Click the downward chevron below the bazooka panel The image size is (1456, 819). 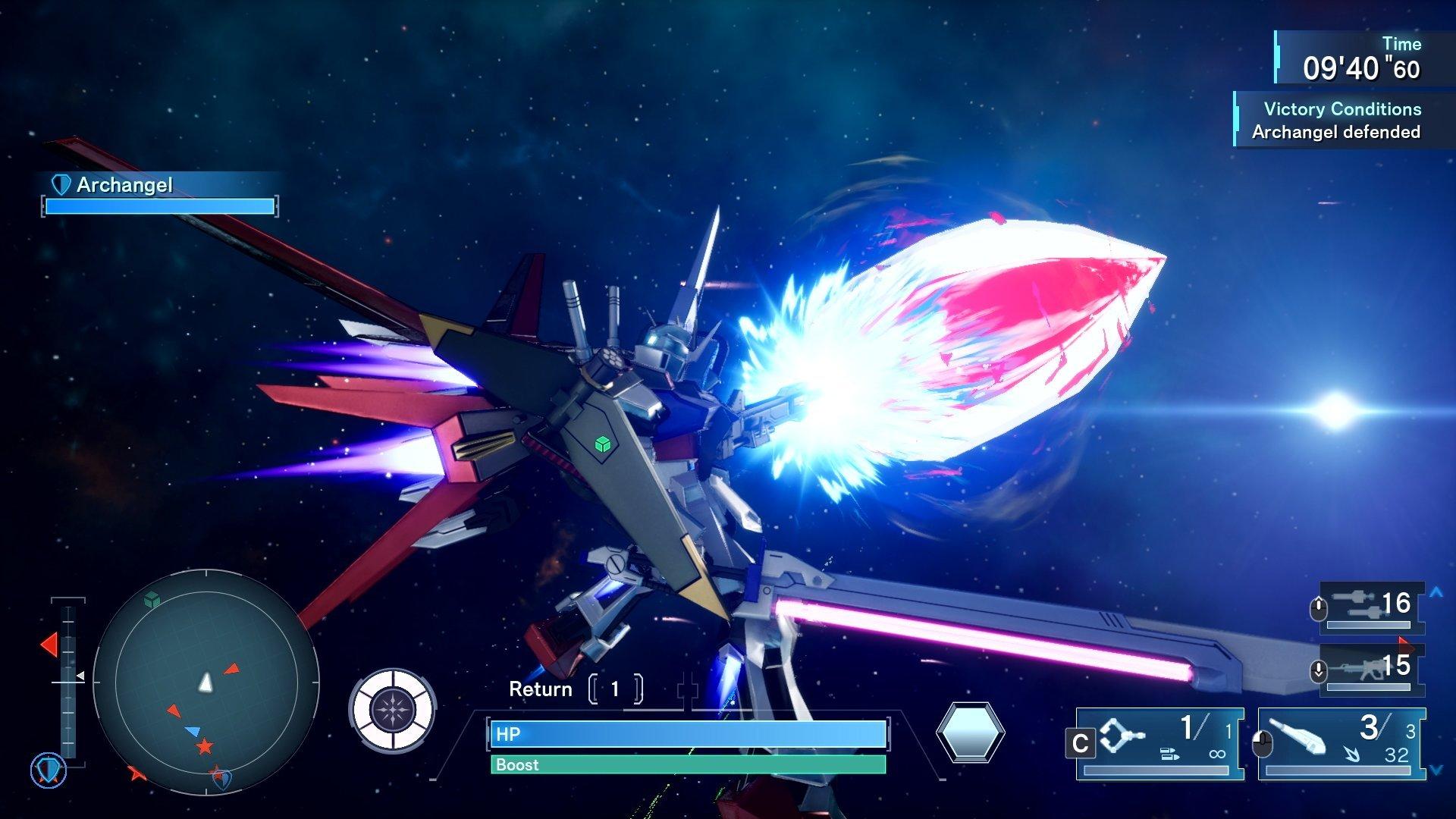click(1435, 768)
